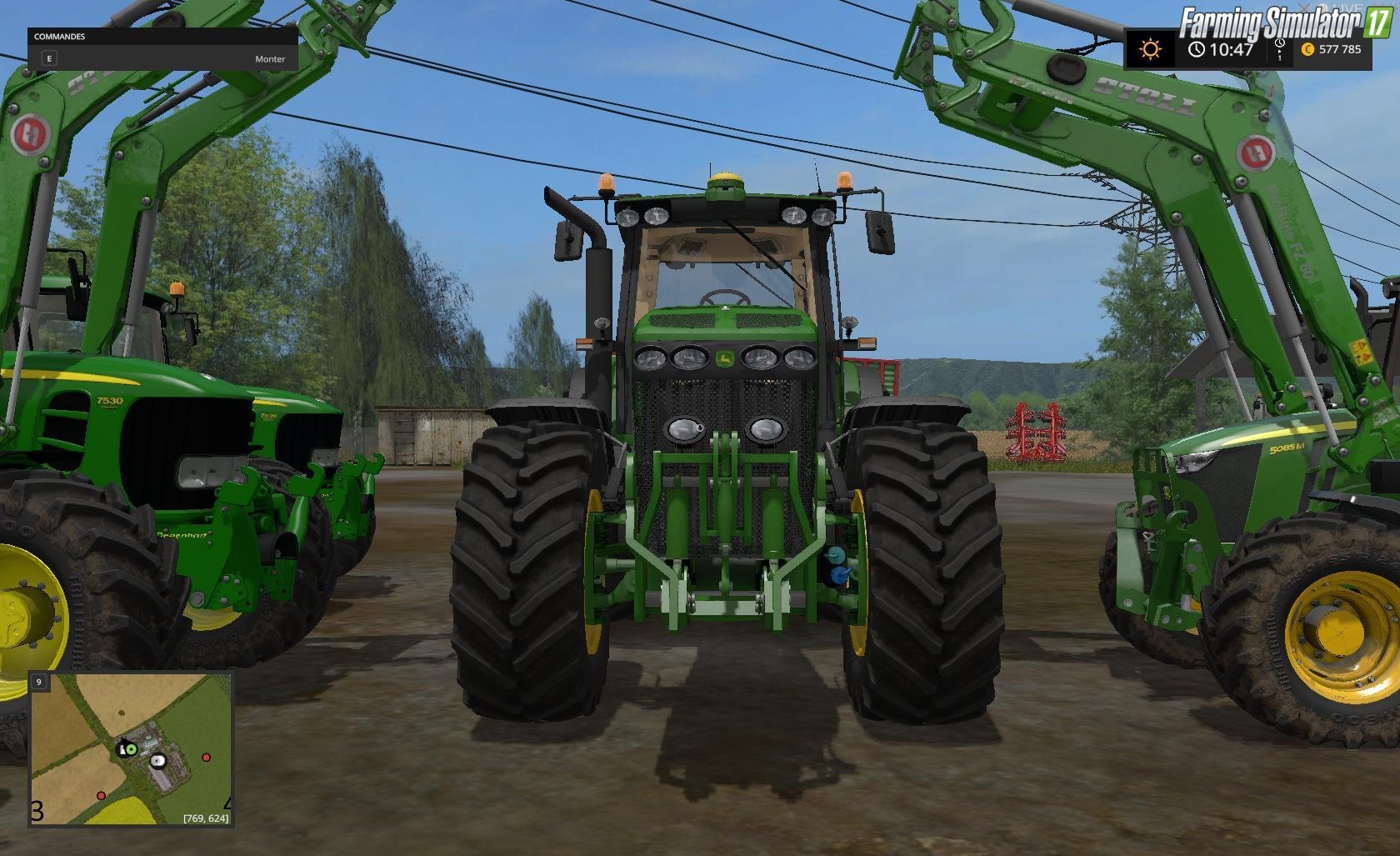Image resolution: width=1400 pixels, height=856 pixels.
Task: Toggle a red mission marker on minimap
Action: coord(207,757)
